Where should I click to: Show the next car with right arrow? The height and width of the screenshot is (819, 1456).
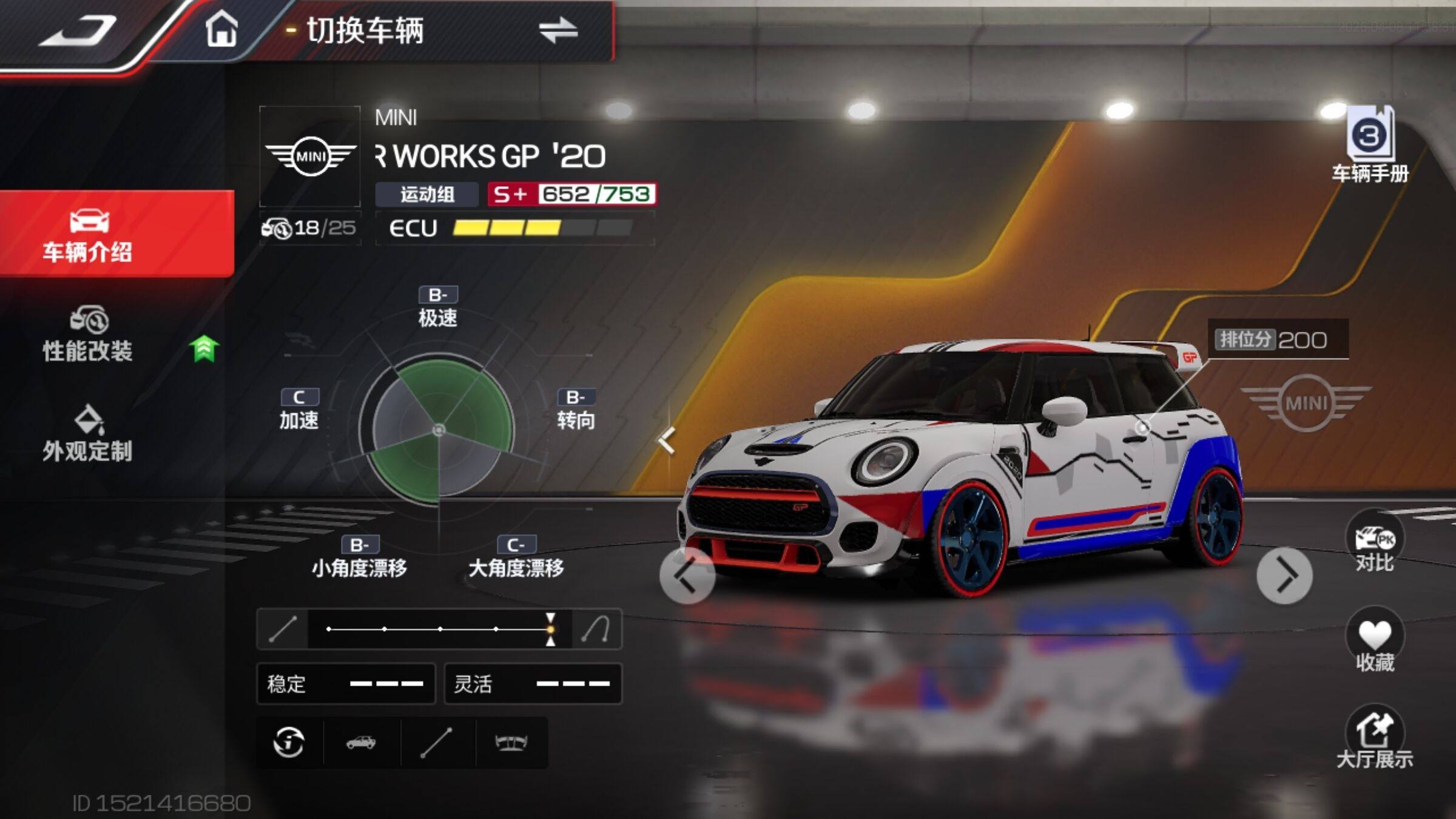1284,576
